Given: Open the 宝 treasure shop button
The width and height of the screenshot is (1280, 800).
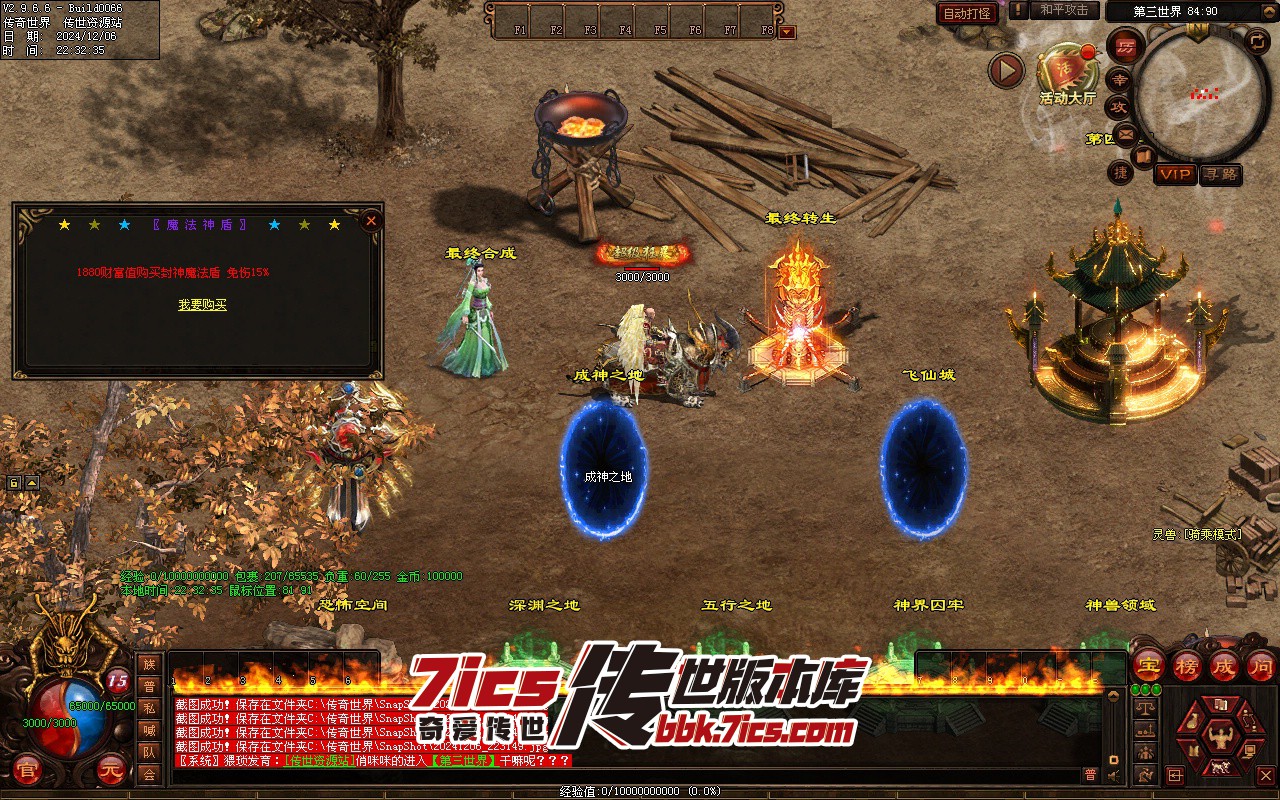Looking at the screenshot, I should click(1148, 665).
